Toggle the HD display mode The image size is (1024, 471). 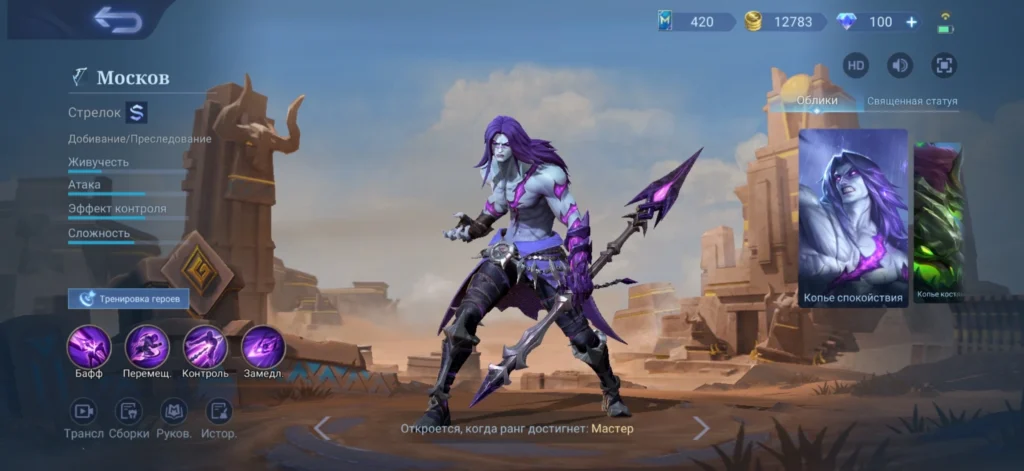tap(856, 66)
